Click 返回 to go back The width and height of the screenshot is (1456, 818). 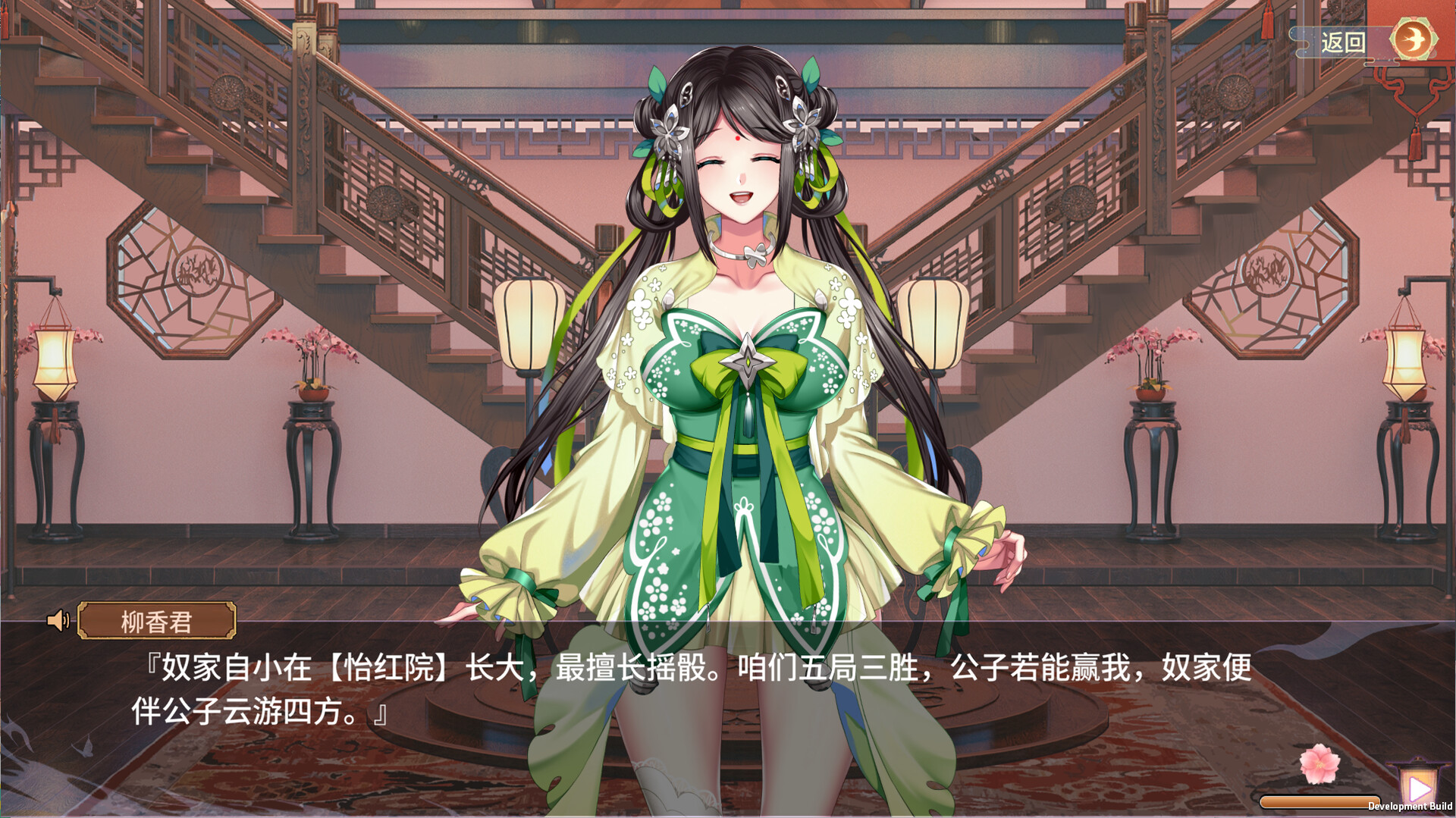(1342, 43)
